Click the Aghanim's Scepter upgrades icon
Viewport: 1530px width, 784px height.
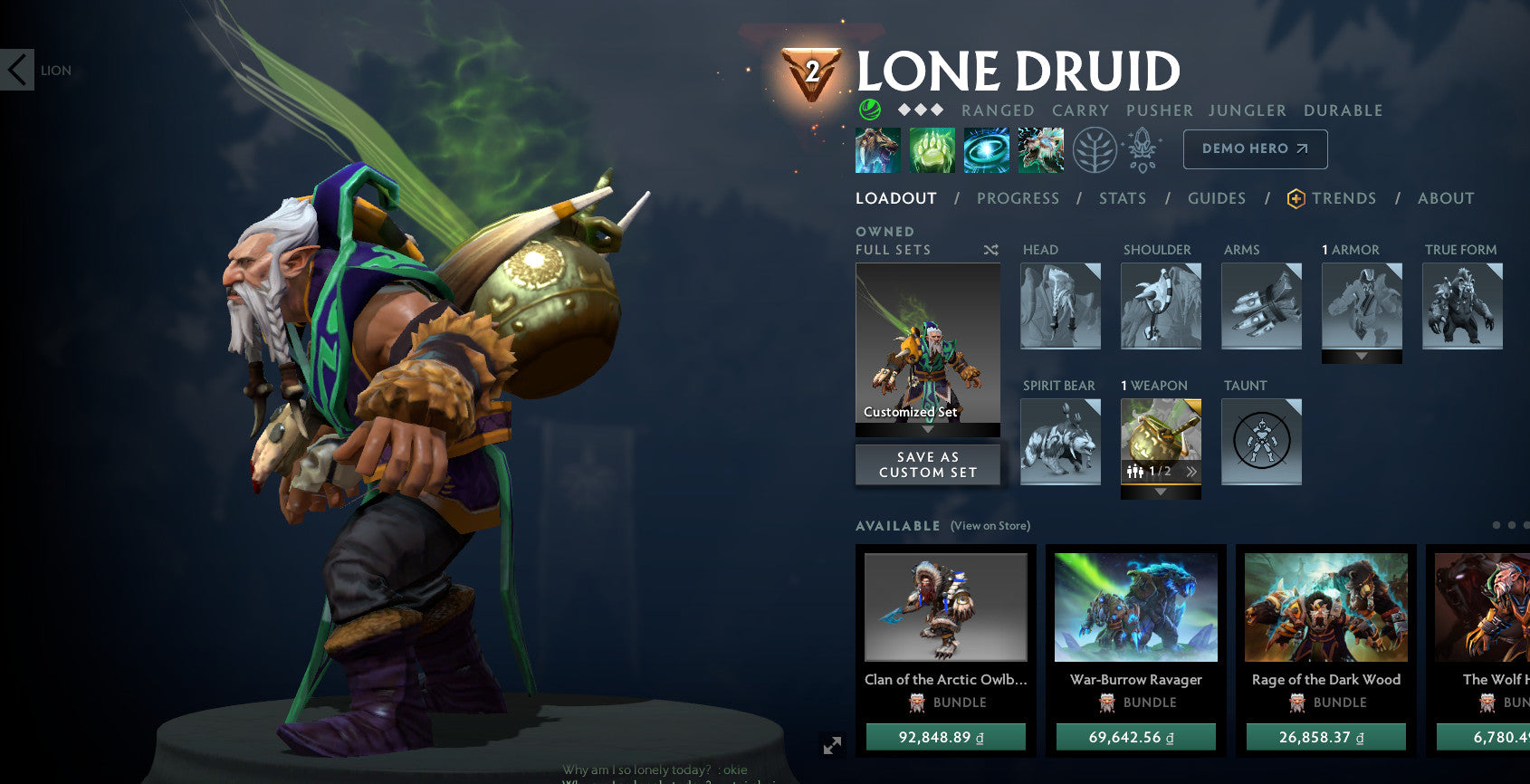pos(1143,149)
